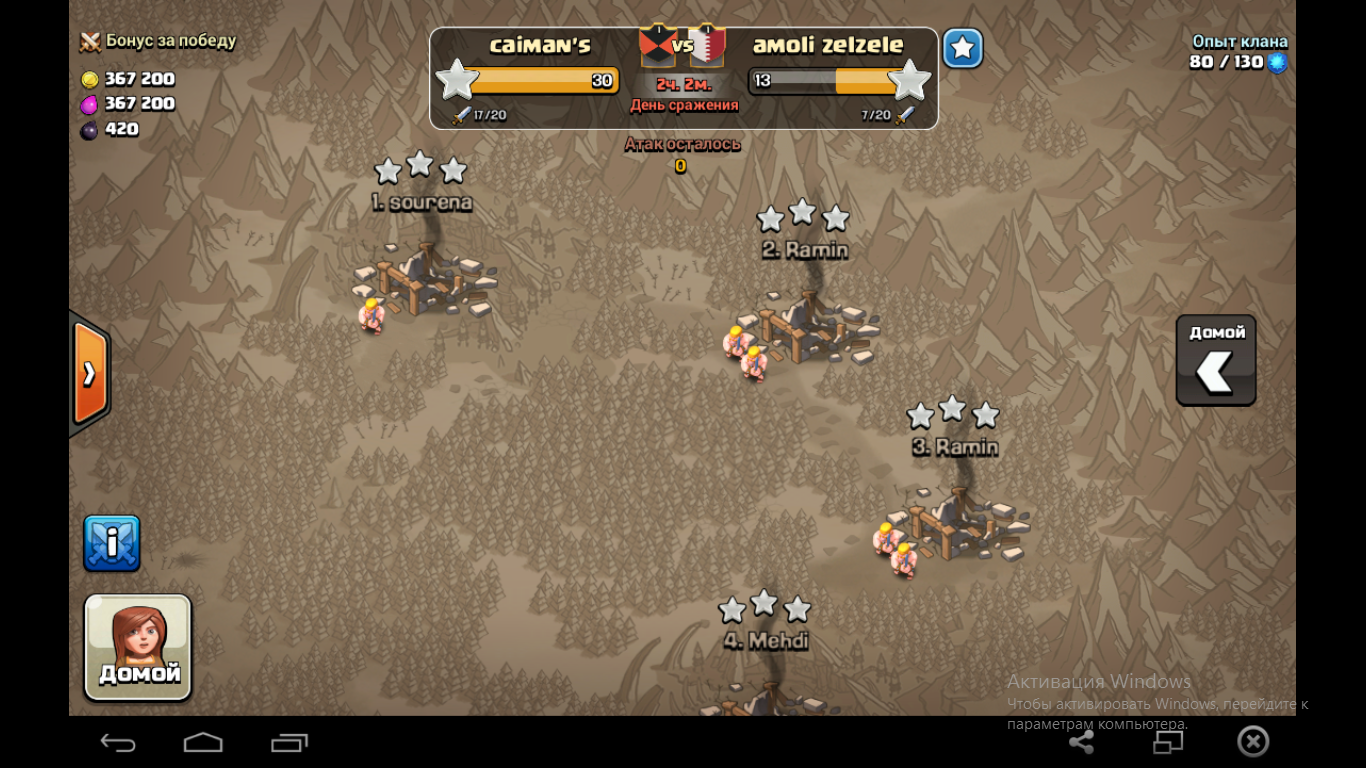Click the share icon in the bottom bar
Screen dimensions: 1366x768
[1081, 742]
